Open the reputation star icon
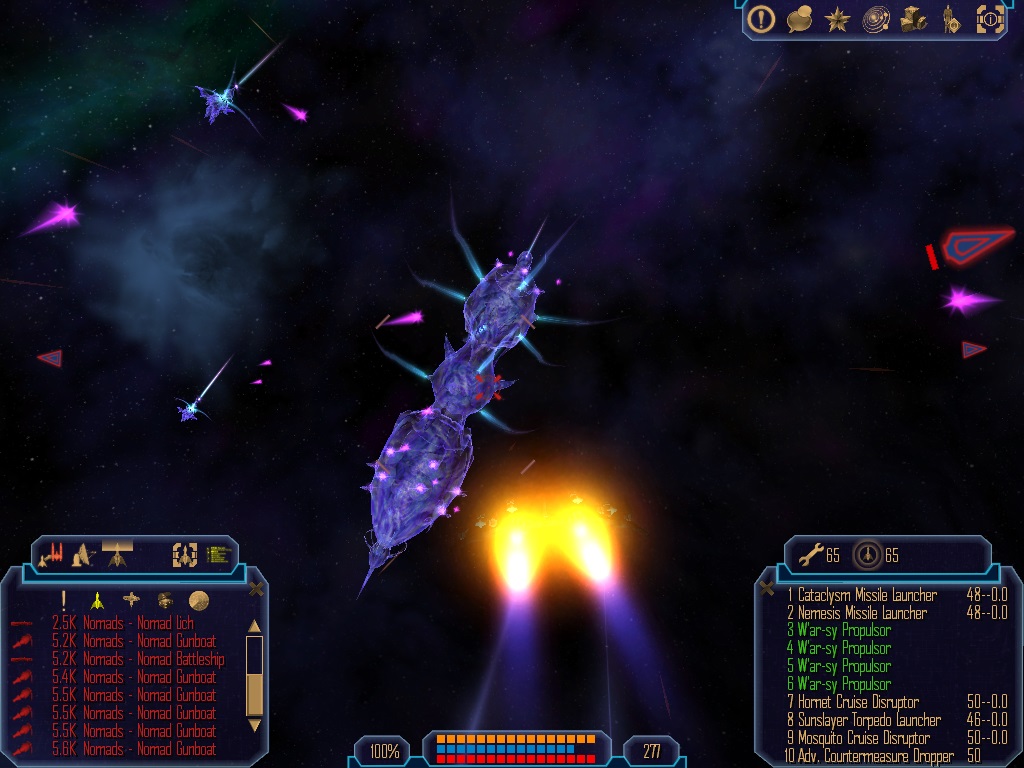This screenshot has height=768, width=1024. click(836, 18)
